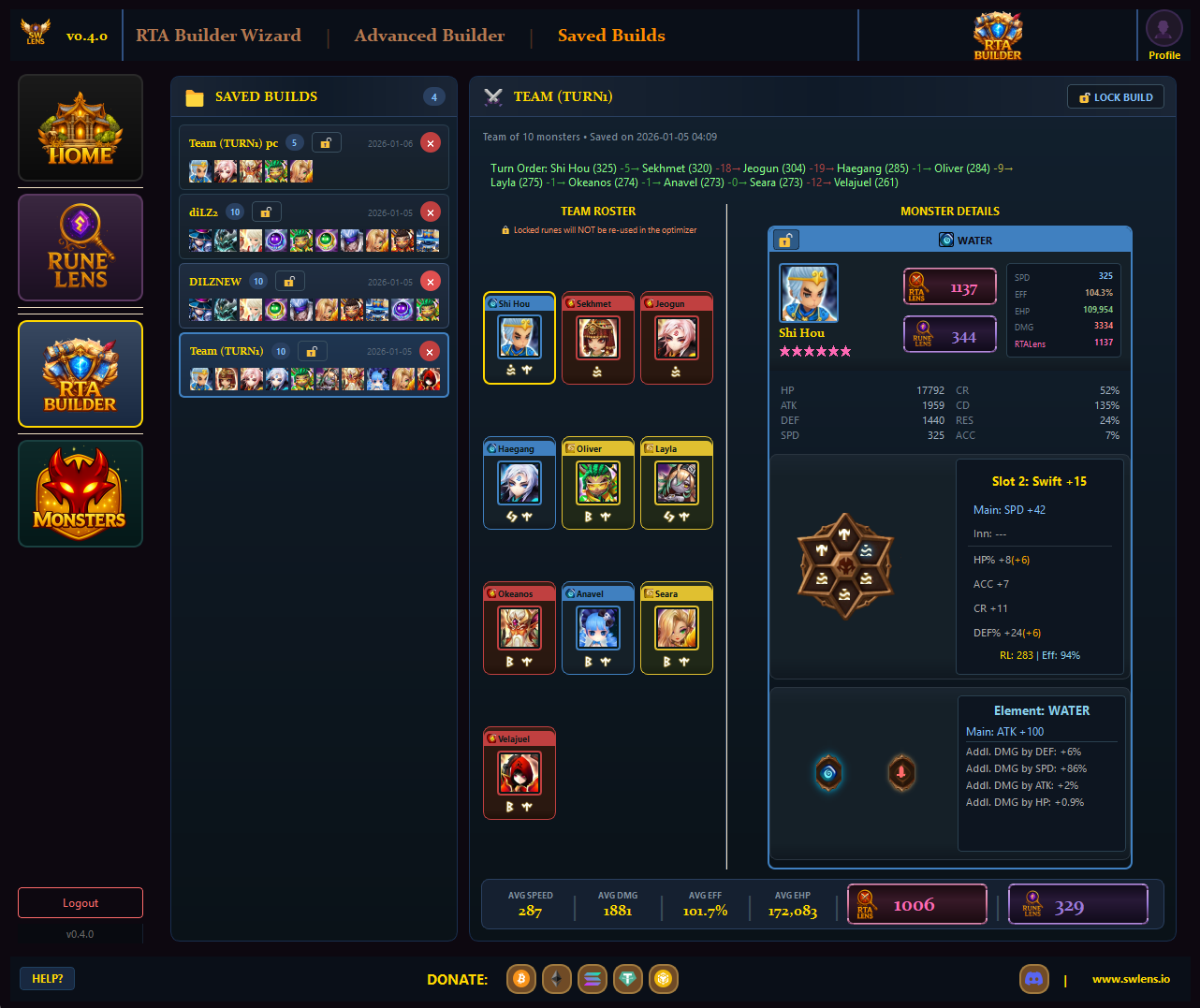Click the Tether donation icon

click(x=628, y=979)
